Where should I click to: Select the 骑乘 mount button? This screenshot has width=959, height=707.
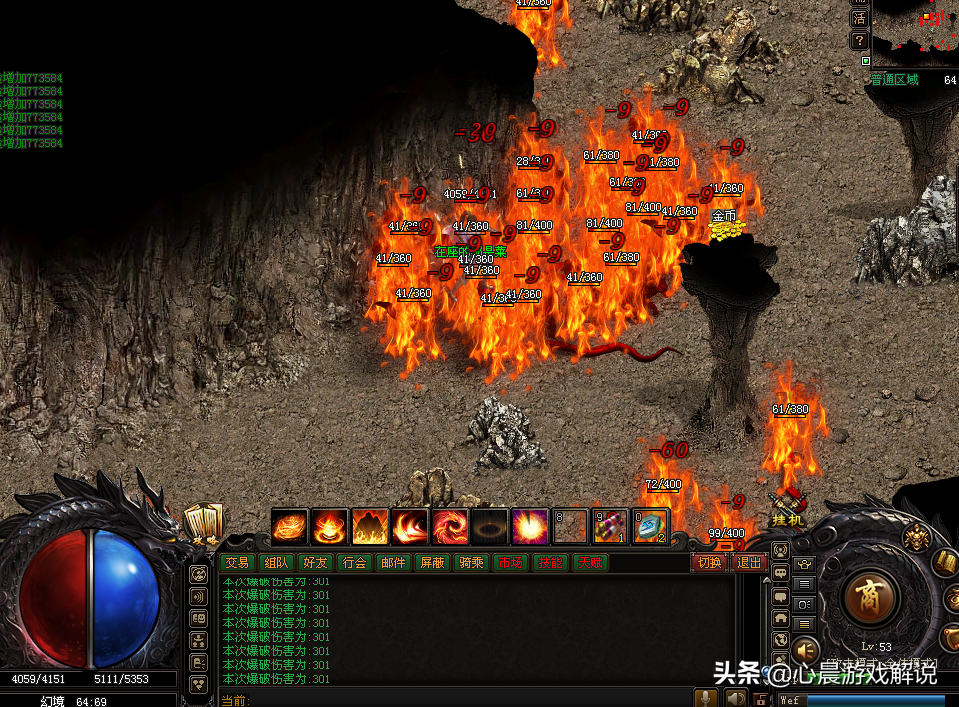471,563
